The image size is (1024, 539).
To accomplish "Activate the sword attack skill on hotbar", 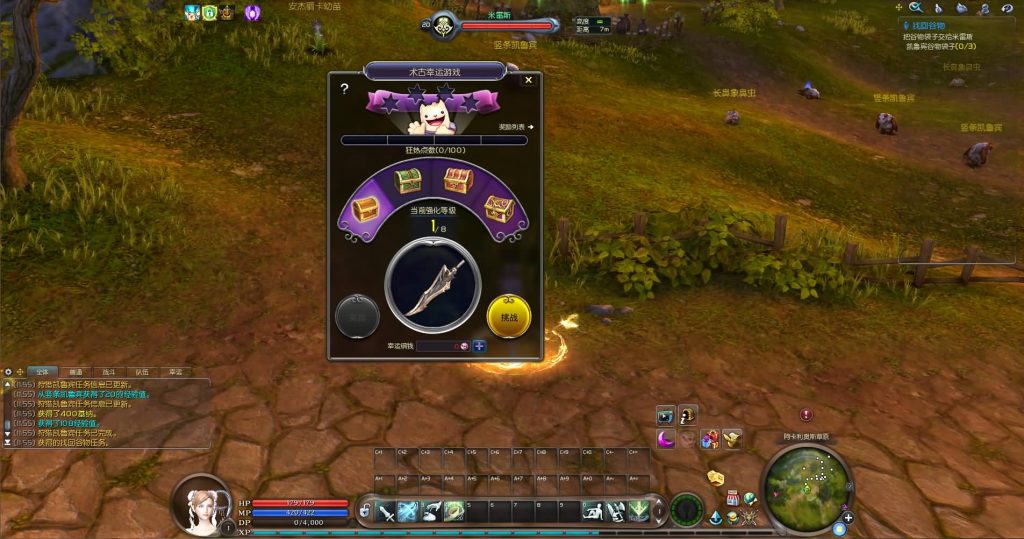I will tap(386, 511).
